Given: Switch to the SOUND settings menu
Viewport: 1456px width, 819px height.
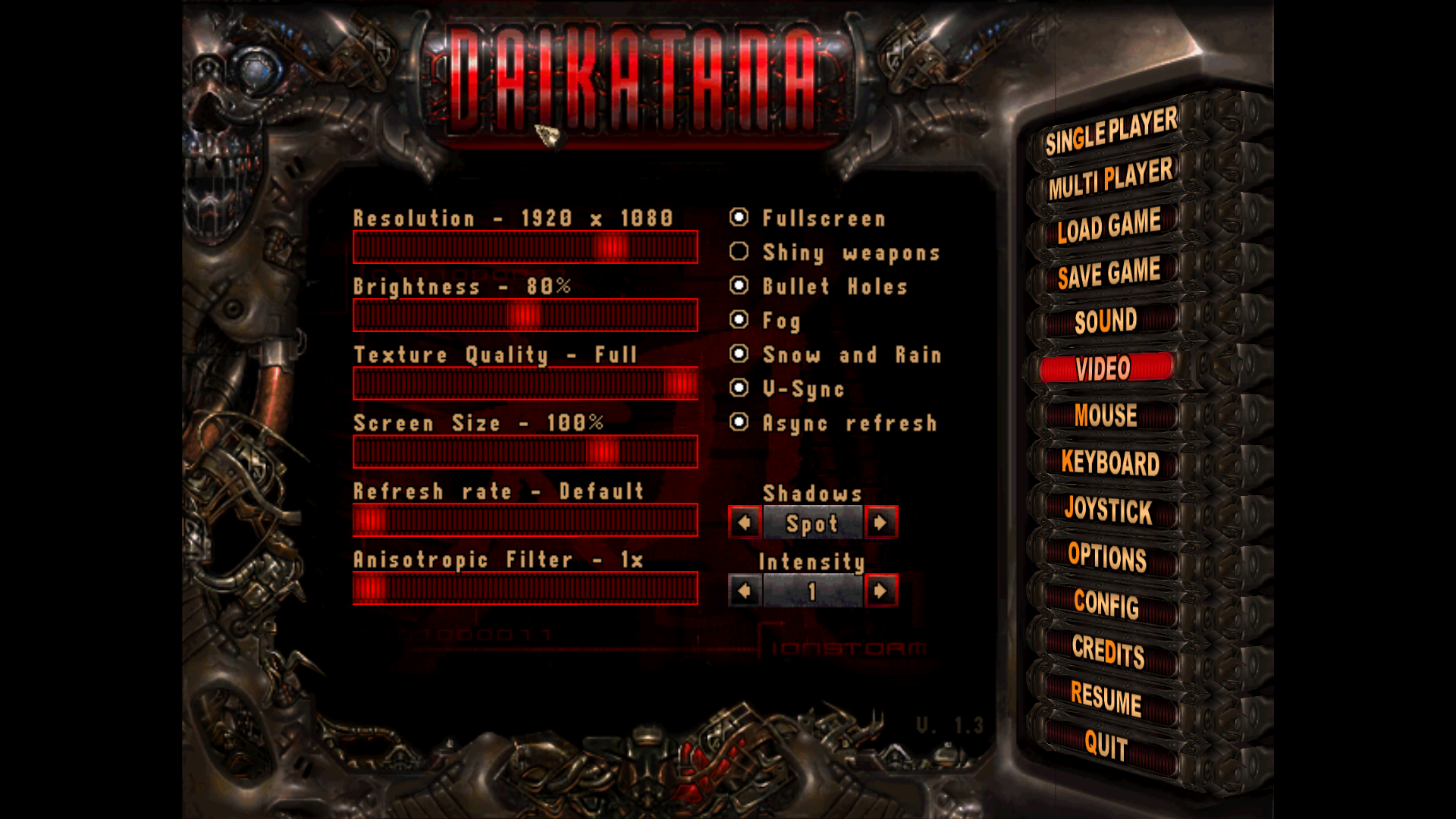Looking at the screenshot, I should pyautogui.click(x=1104, y=321).
